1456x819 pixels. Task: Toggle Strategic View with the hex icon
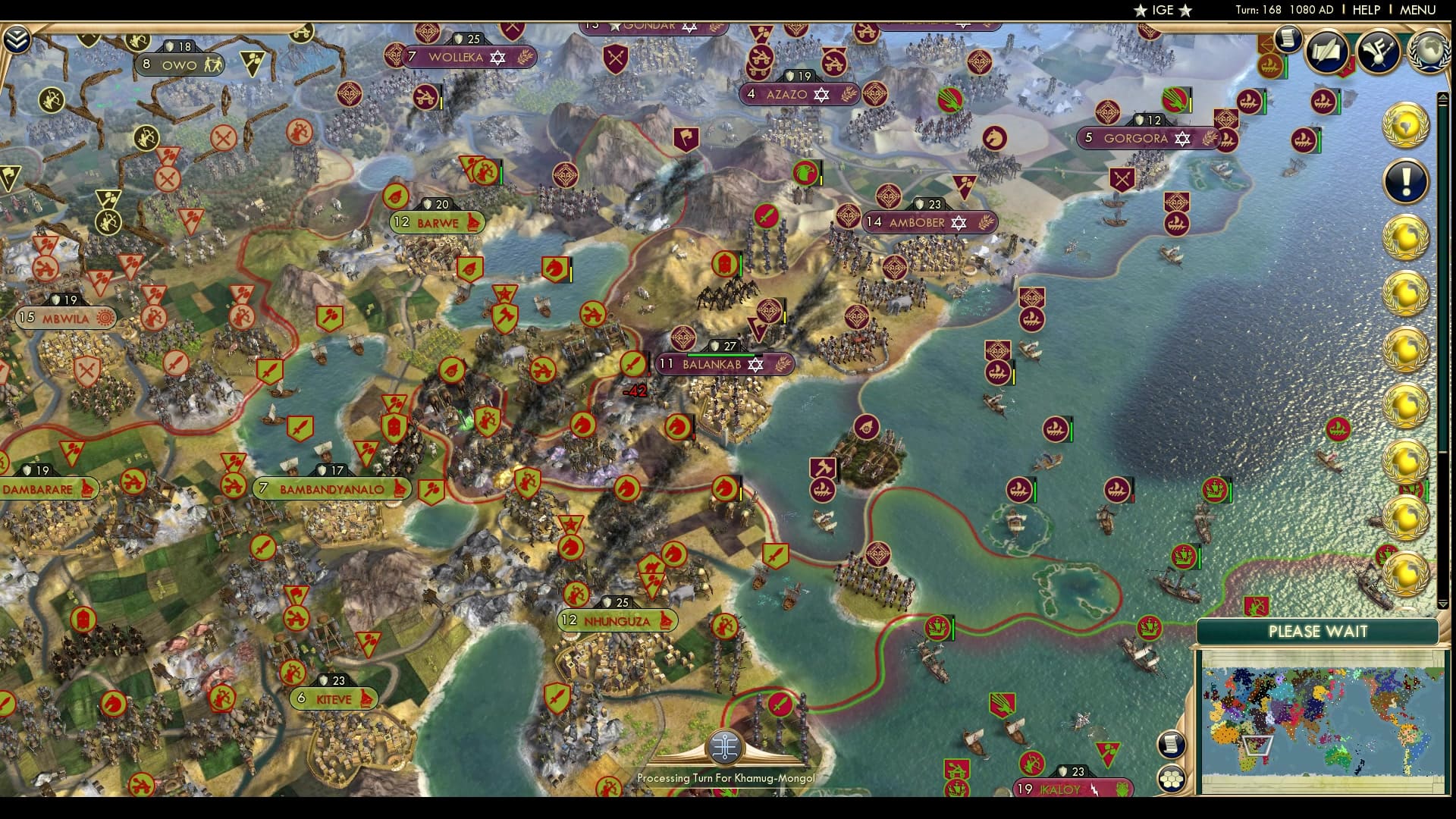1172,777
